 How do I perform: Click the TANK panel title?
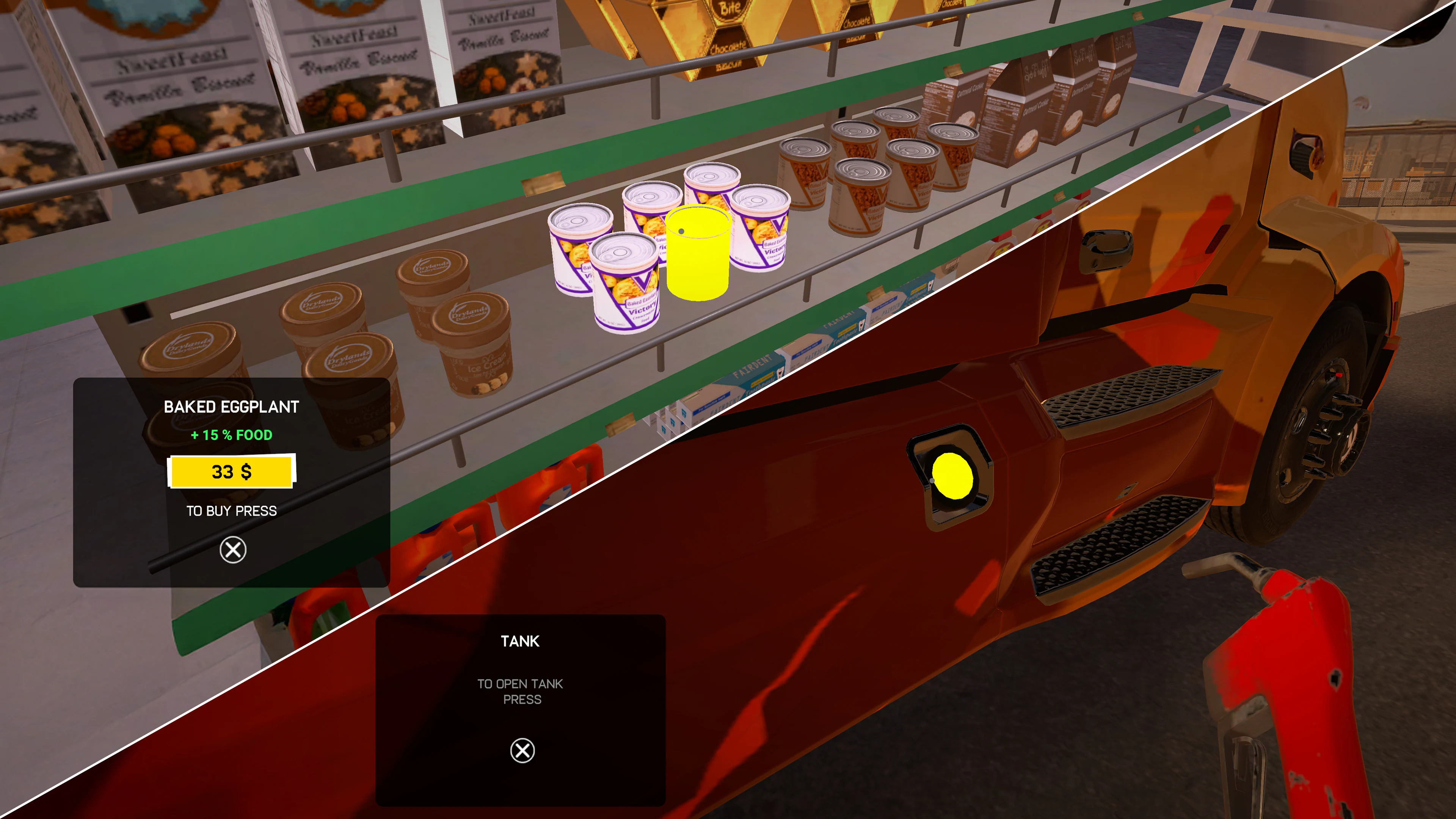pyautogui.click(x=520, y=641)
